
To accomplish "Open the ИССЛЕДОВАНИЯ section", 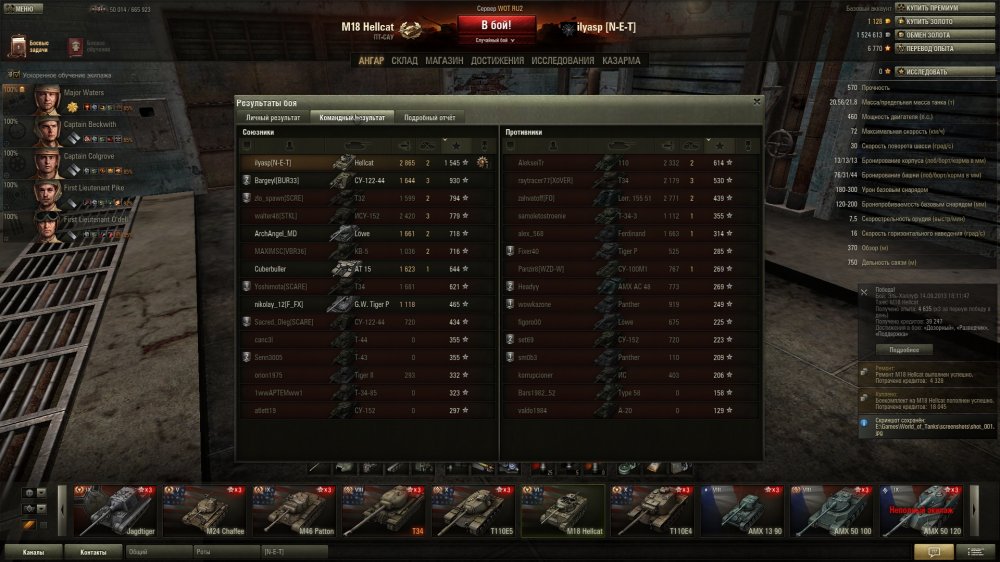I will (x=562, y=61).
